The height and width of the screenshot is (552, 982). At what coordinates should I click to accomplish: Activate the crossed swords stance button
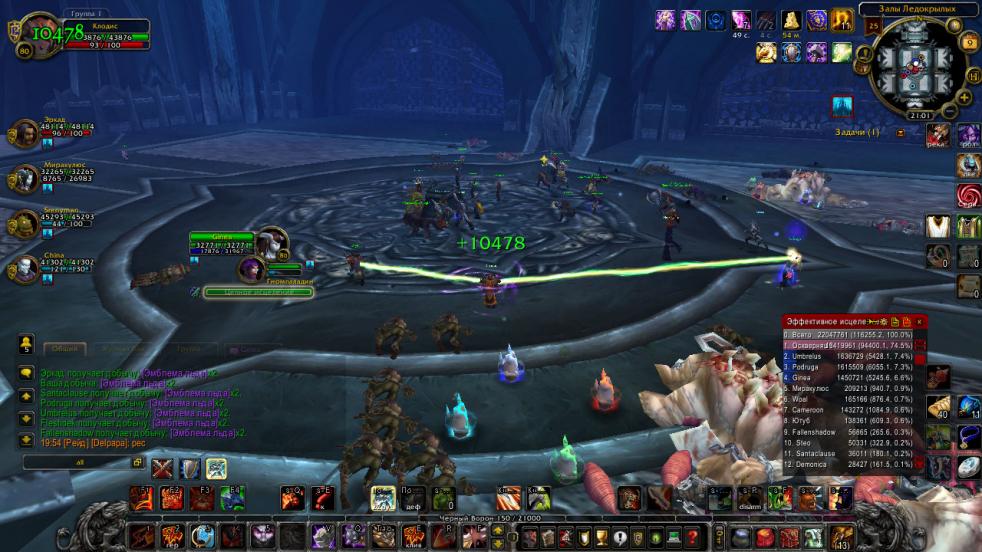point(163,468)
